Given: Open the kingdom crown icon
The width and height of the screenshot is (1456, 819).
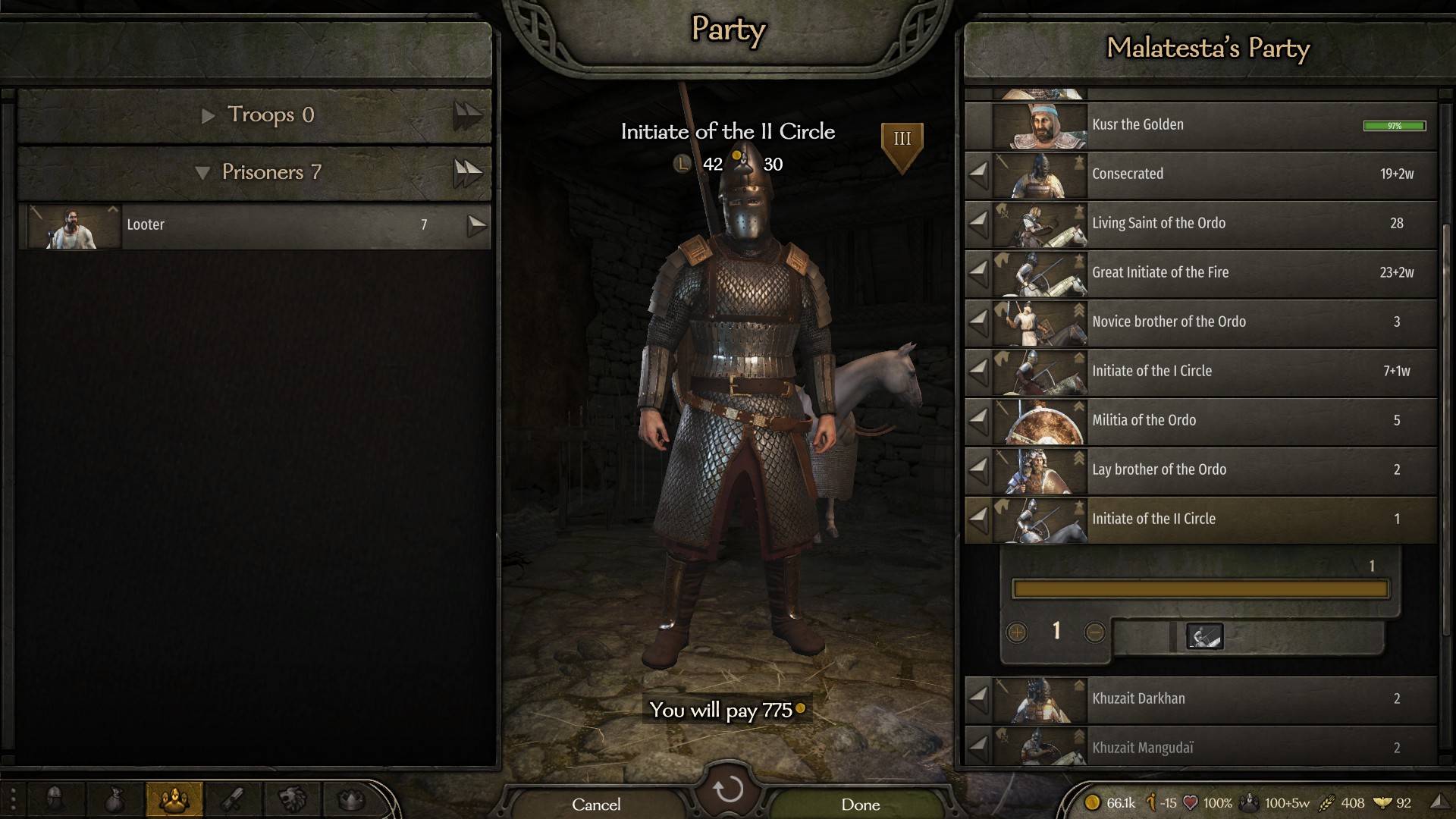Looking at the screenshot, I should click(351, 799).
